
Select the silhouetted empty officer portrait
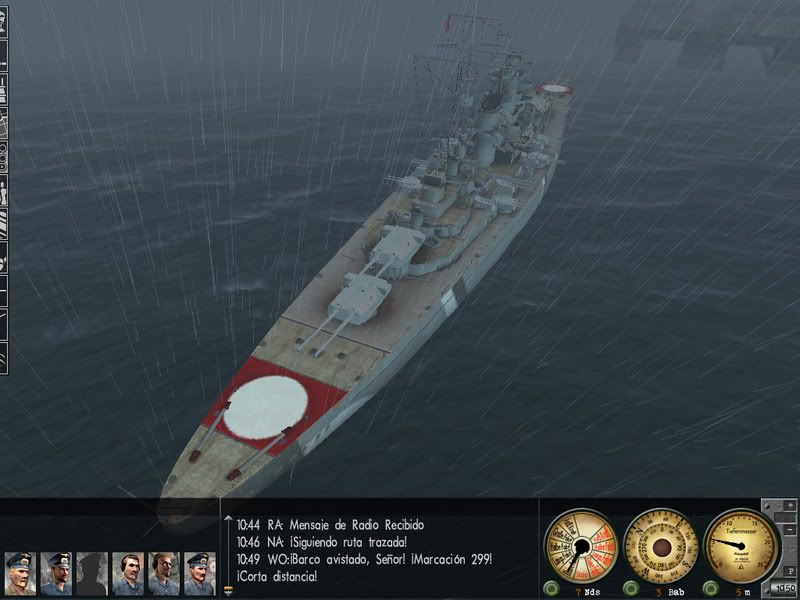pos(92,574)
